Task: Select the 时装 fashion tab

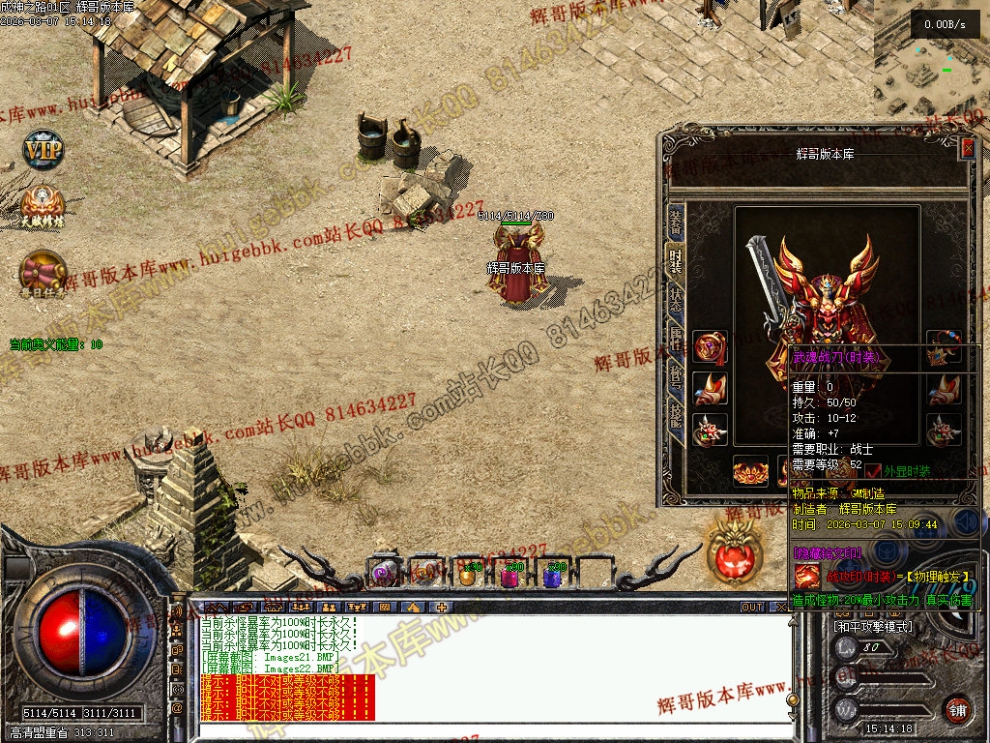Action: (x=676, y=262)
